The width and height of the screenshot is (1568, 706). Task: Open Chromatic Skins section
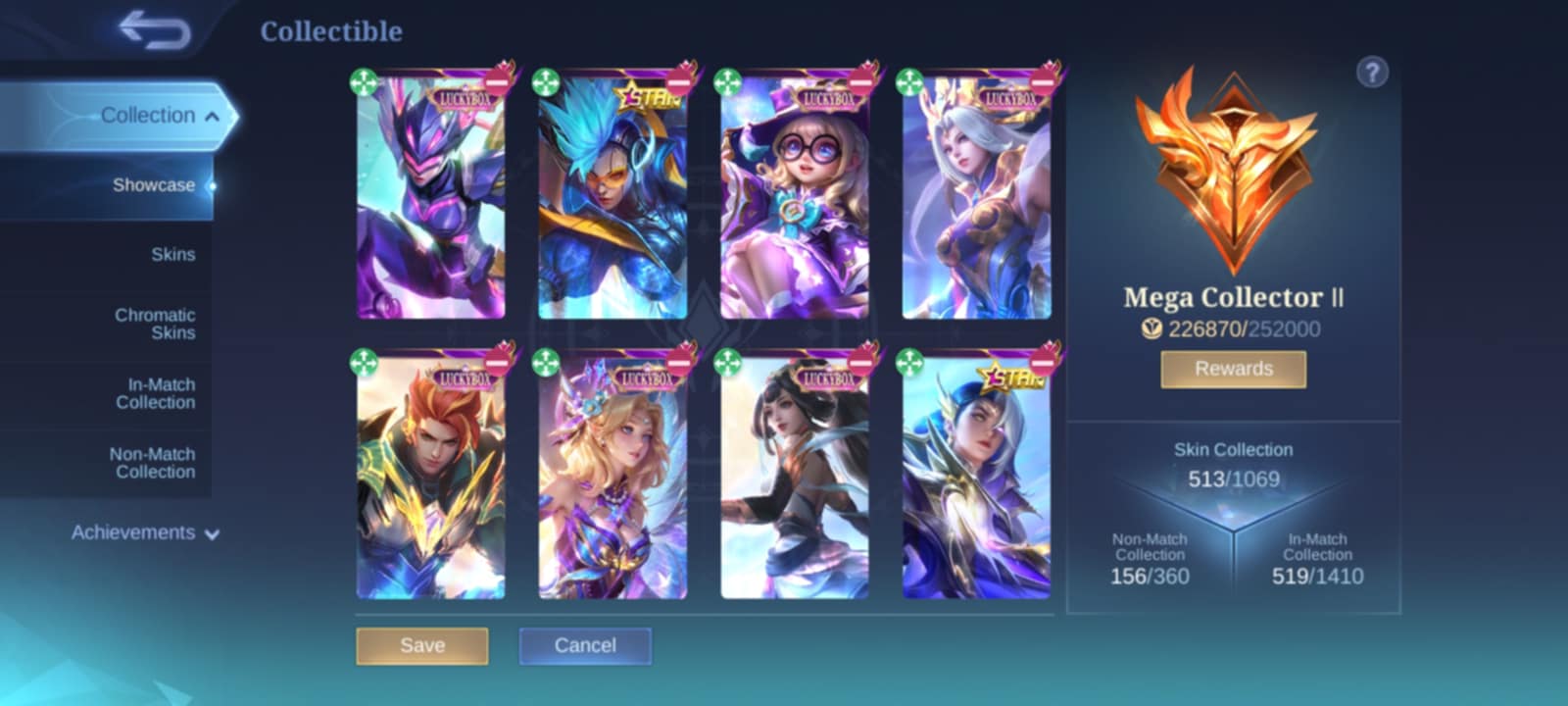[x=155, y=324]
